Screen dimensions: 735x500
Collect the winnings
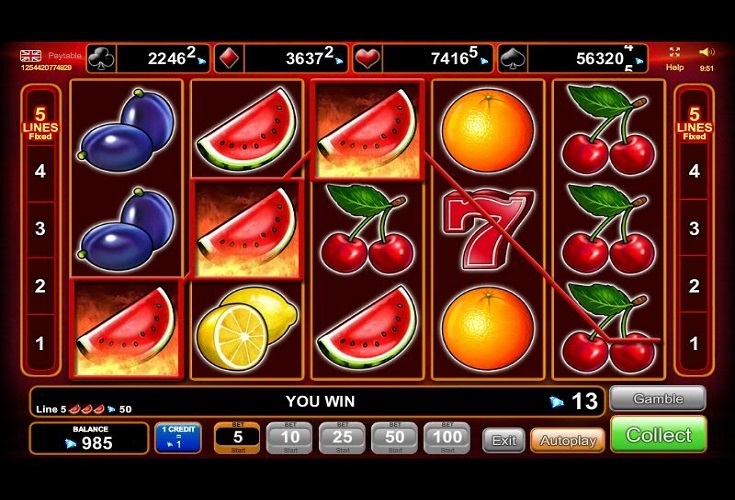pos(658,435)
